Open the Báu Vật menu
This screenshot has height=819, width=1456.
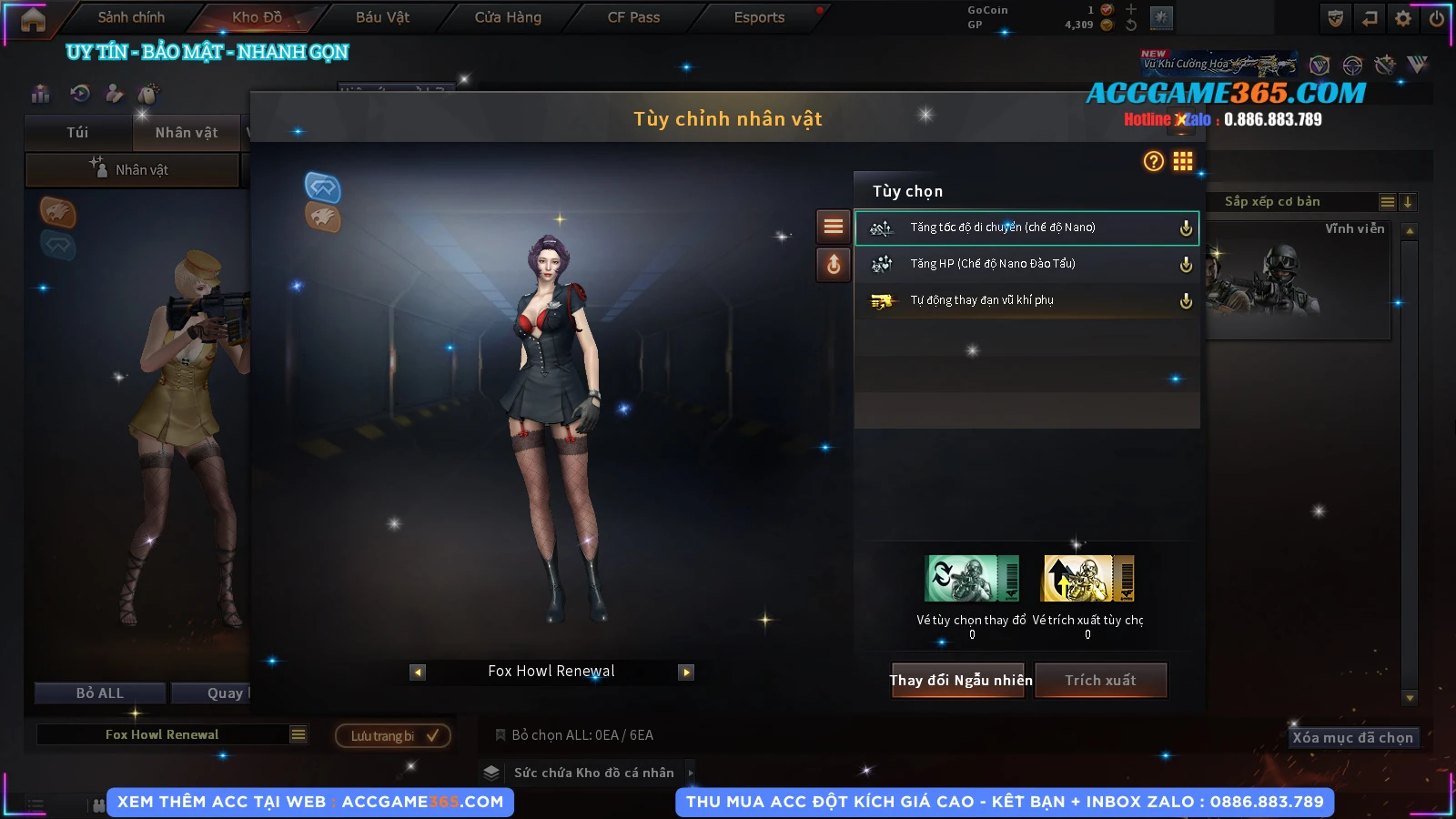coord(382,17)
